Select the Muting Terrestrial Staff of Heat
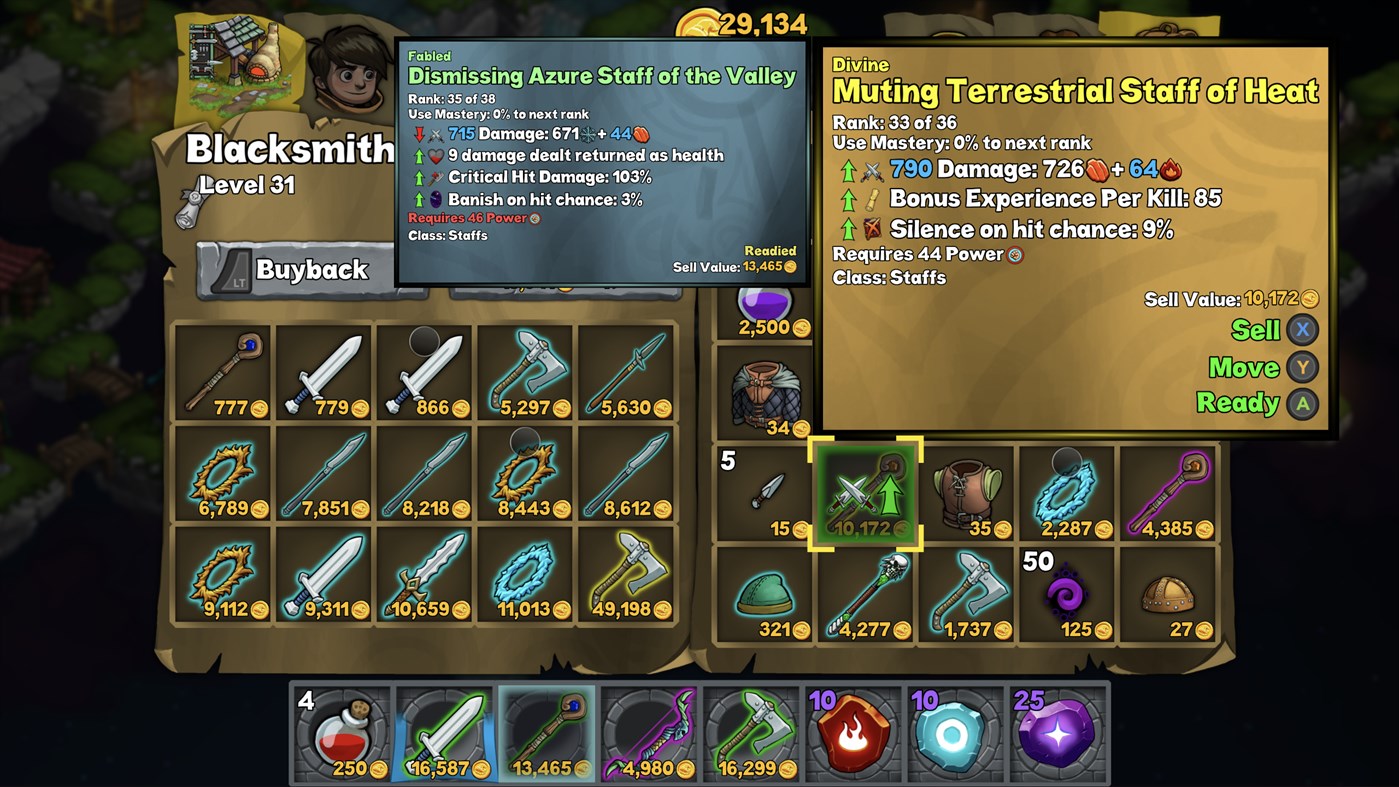1399x787 pixels. point(865,493)
